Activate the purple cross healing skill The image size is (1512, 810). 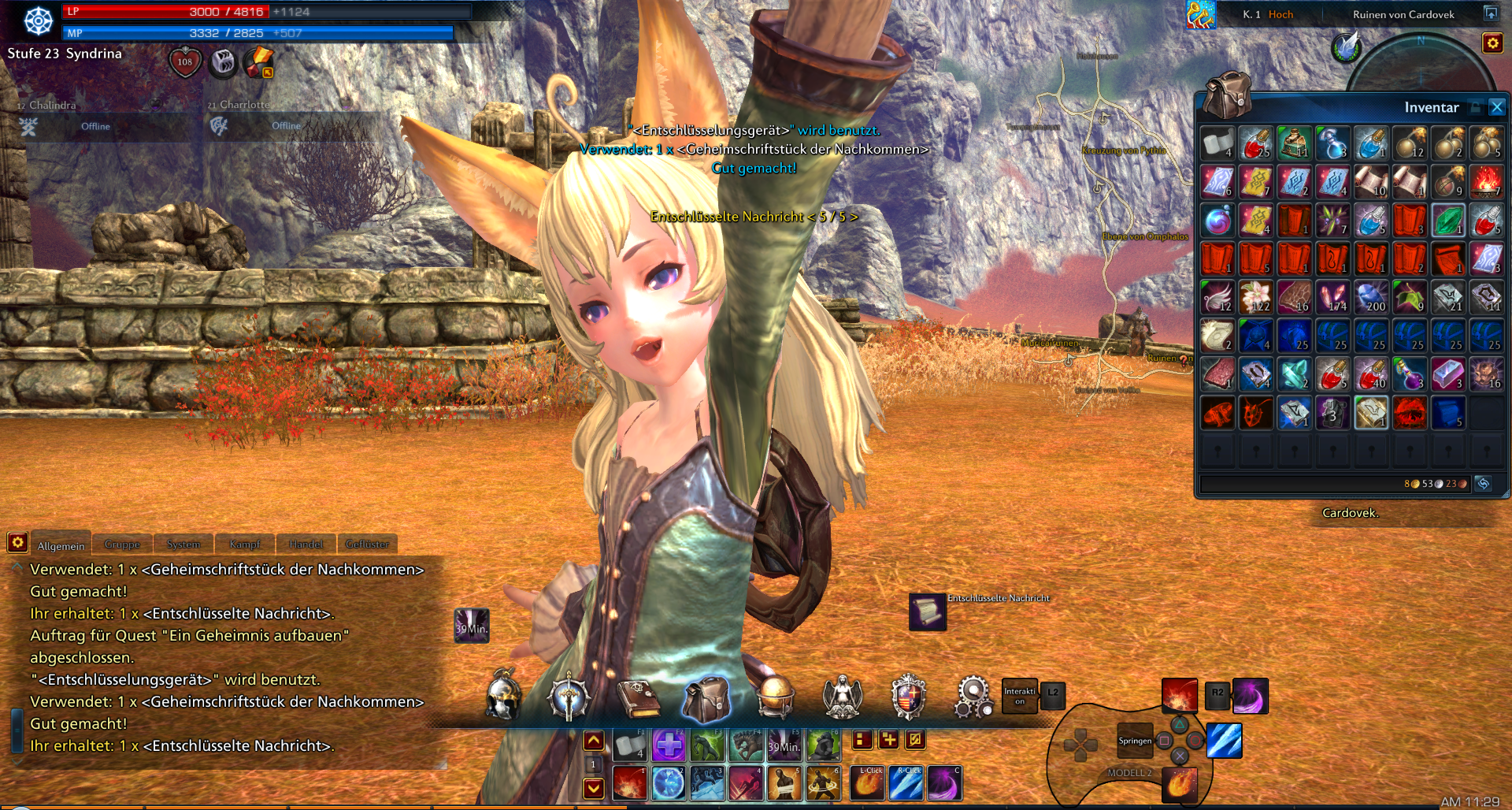669,745
